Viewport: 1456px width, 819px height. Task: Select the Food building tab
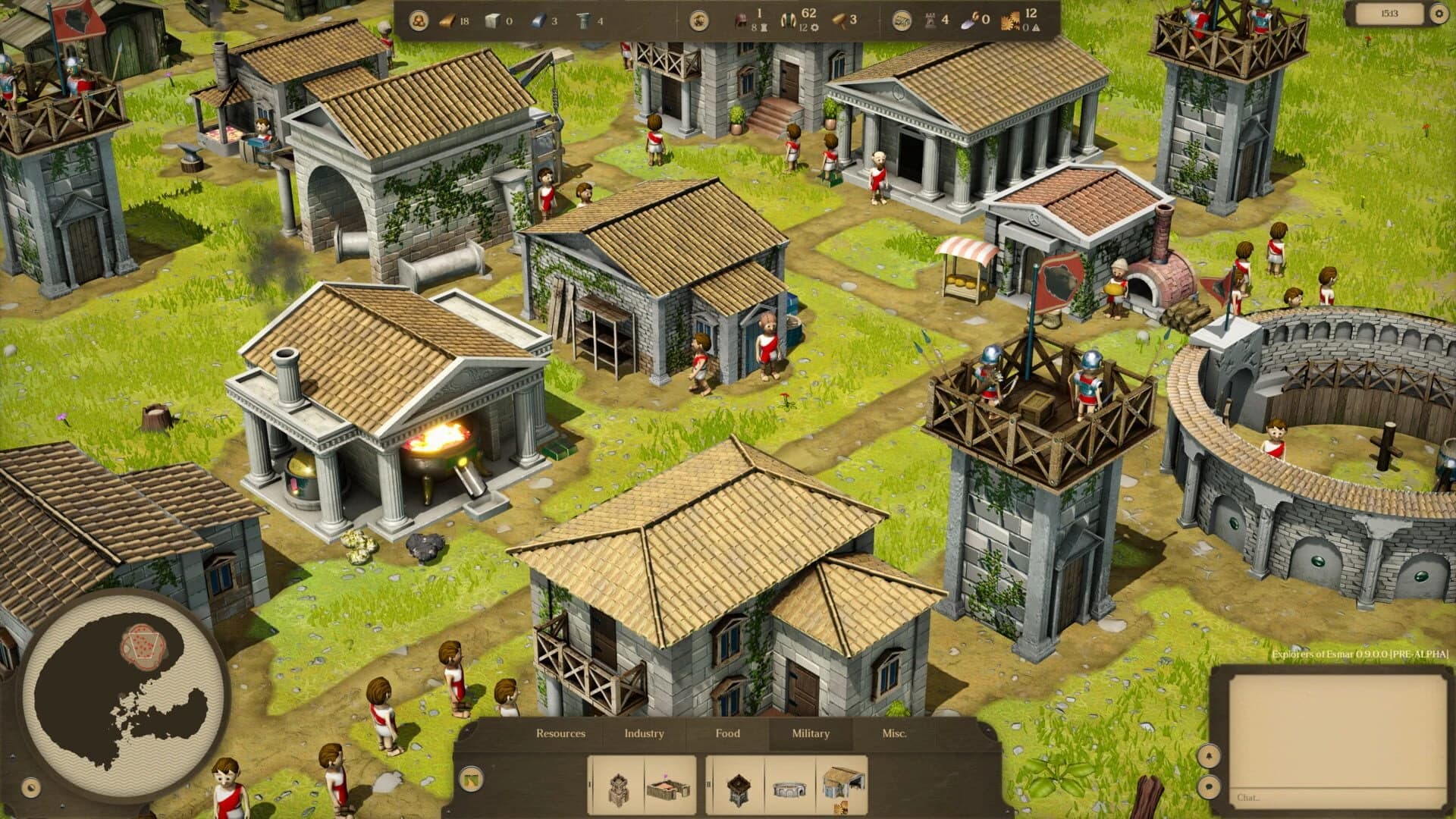[727, 733]
